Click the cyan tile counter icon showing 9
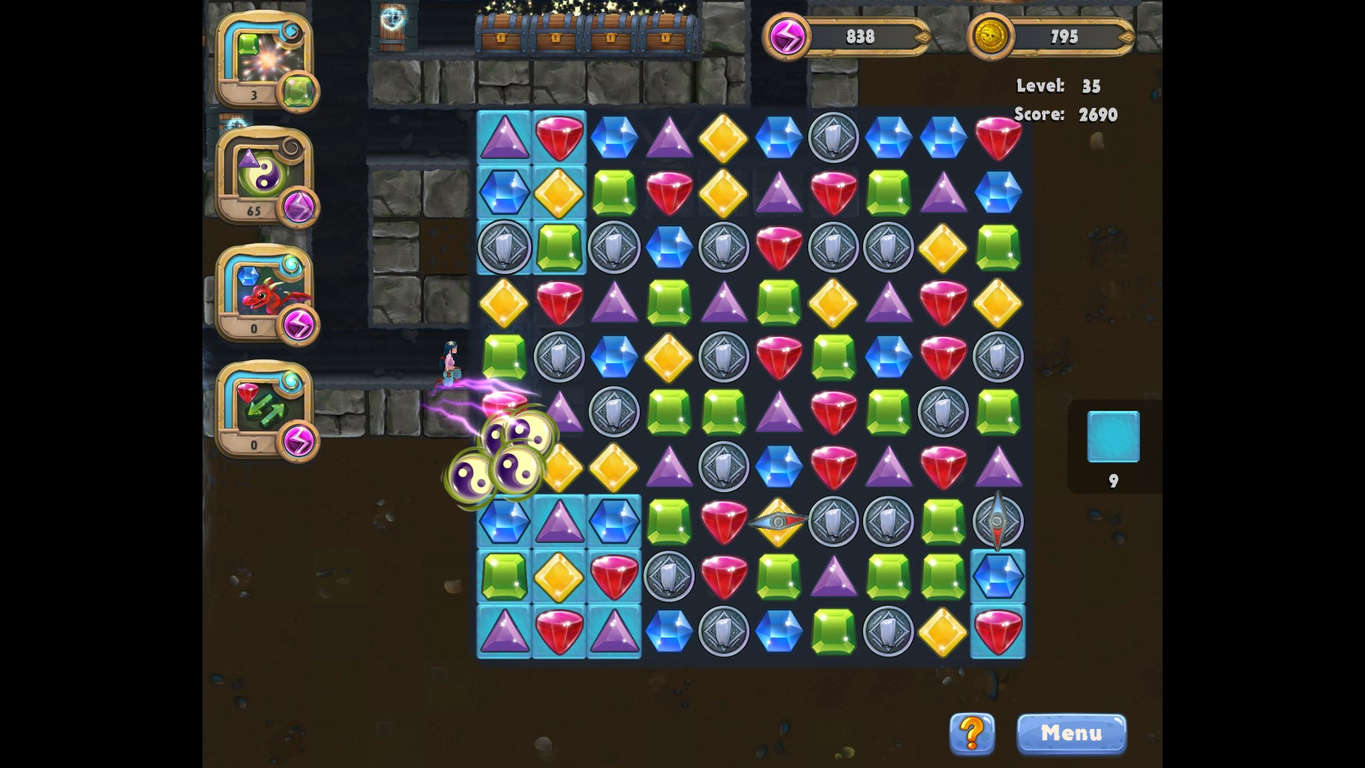This screenshot has height=768, width=1365. 1113,437
